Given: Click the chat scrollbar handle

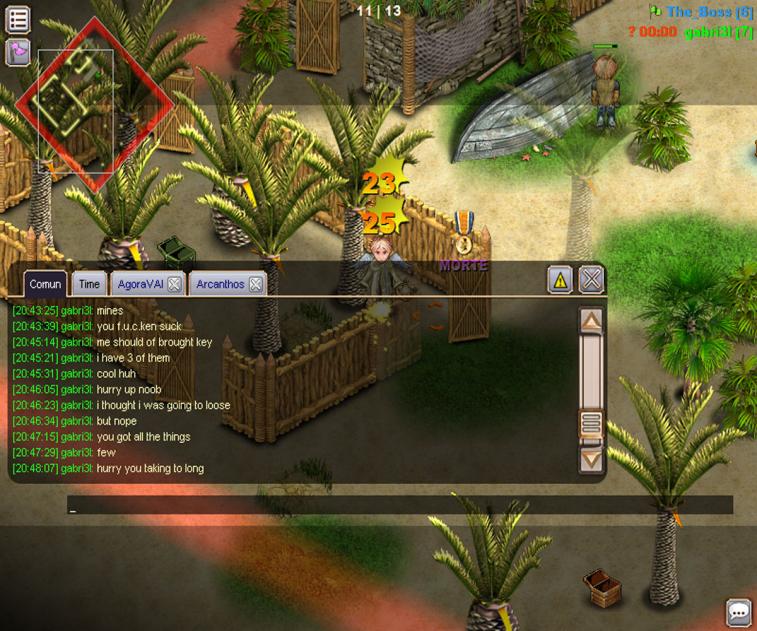Looking at the screenshot, I should click(591, 423).
